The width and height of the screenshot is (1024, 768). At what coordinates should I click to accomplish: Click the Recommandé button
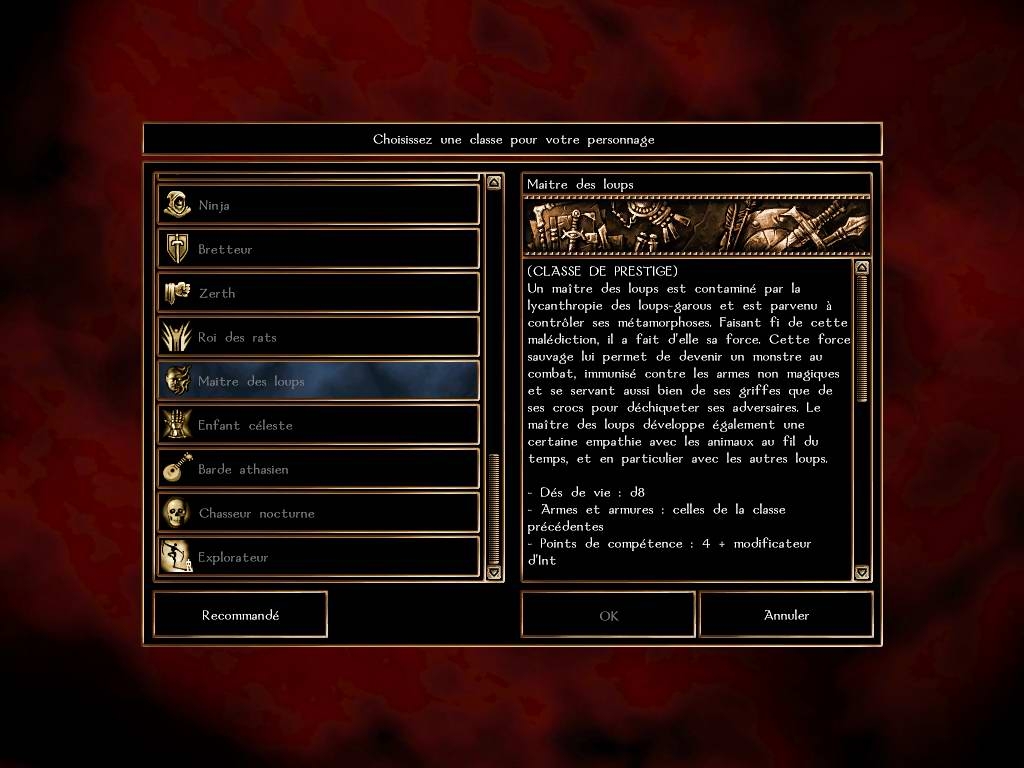click(240, 615)
